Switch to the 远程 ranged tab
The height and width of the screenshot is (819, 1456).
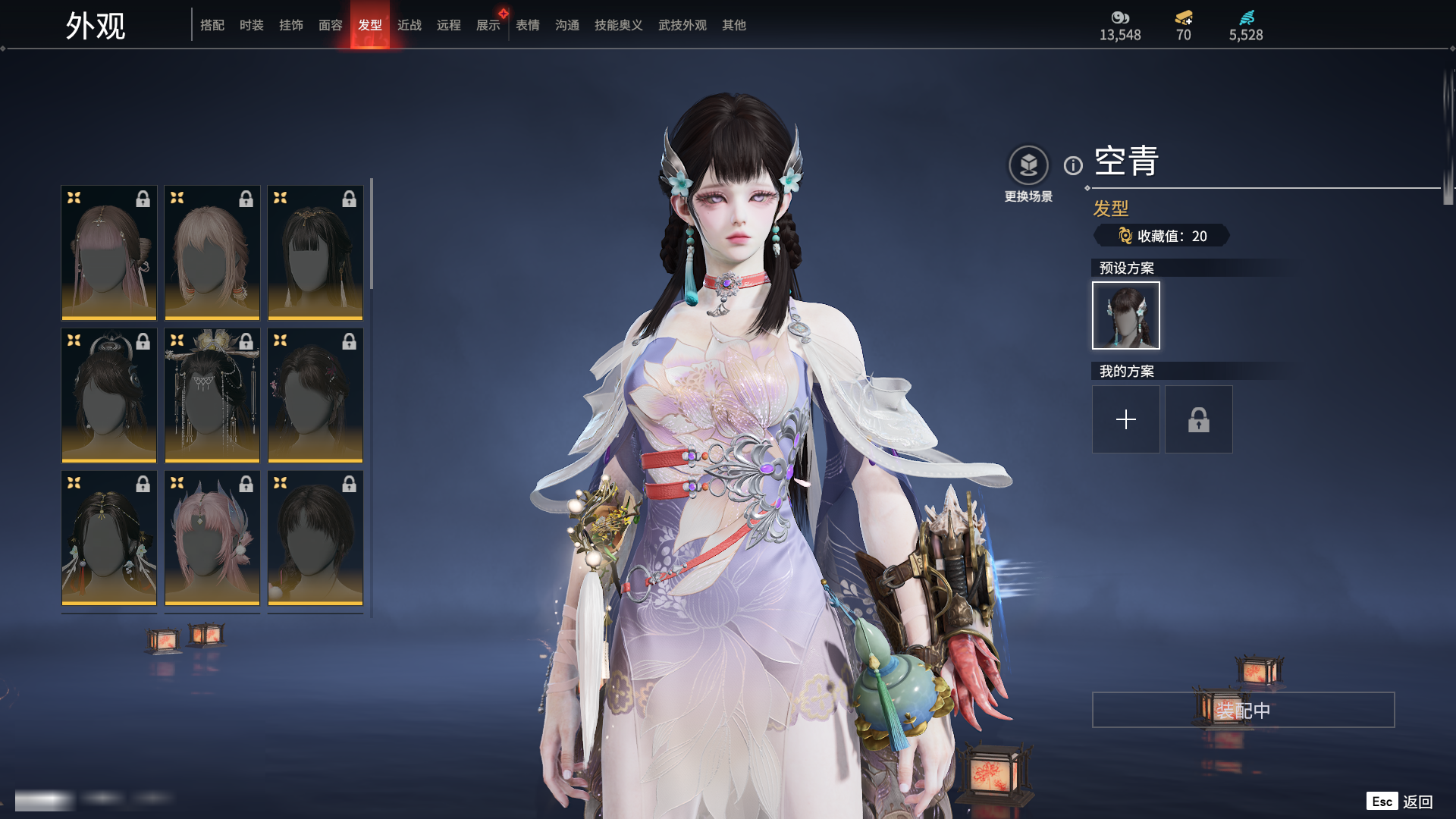pos(448,25)
